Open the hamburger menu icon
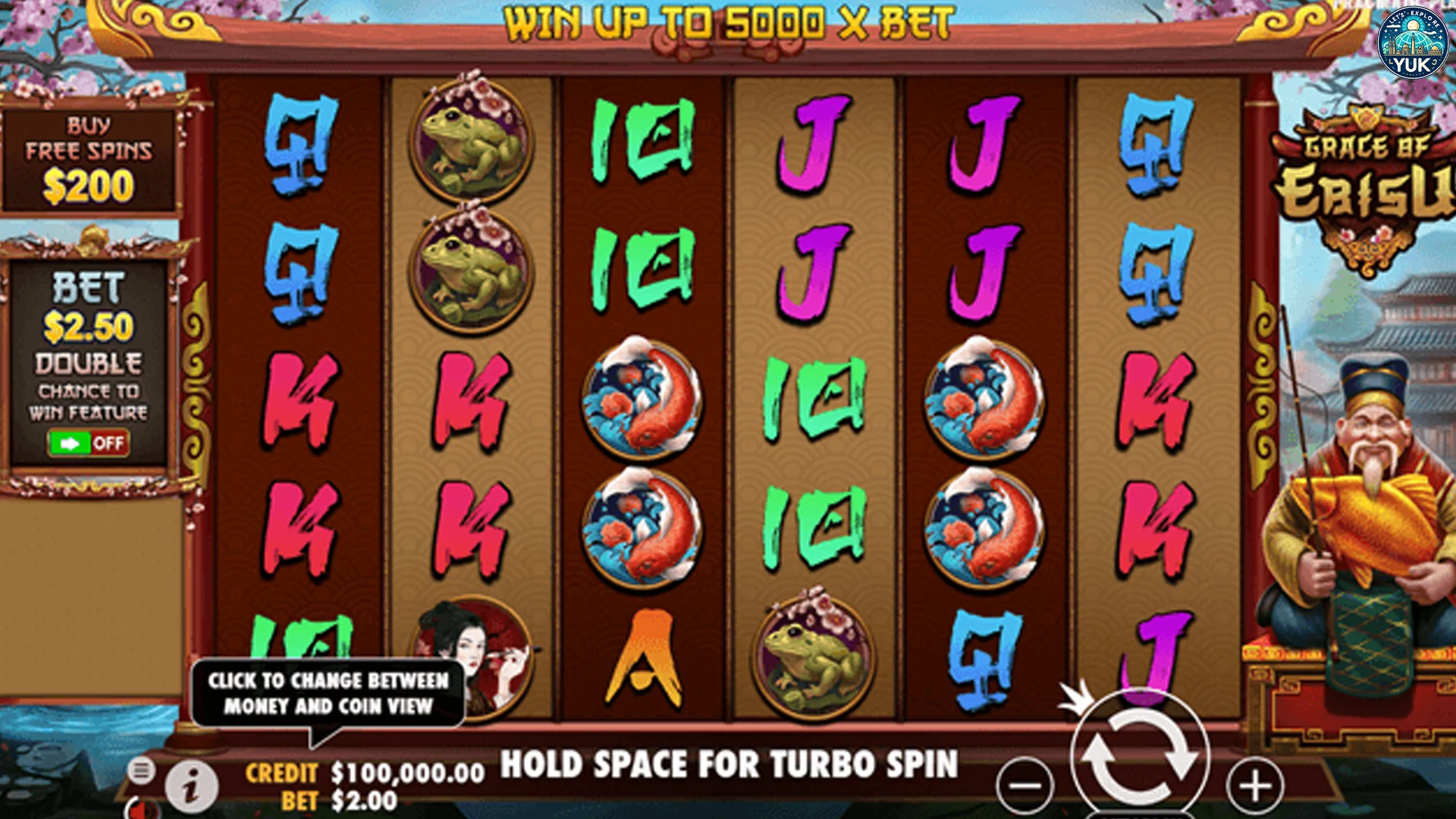The width and height of the screenshot is (1456, 819). click(140, 770)
